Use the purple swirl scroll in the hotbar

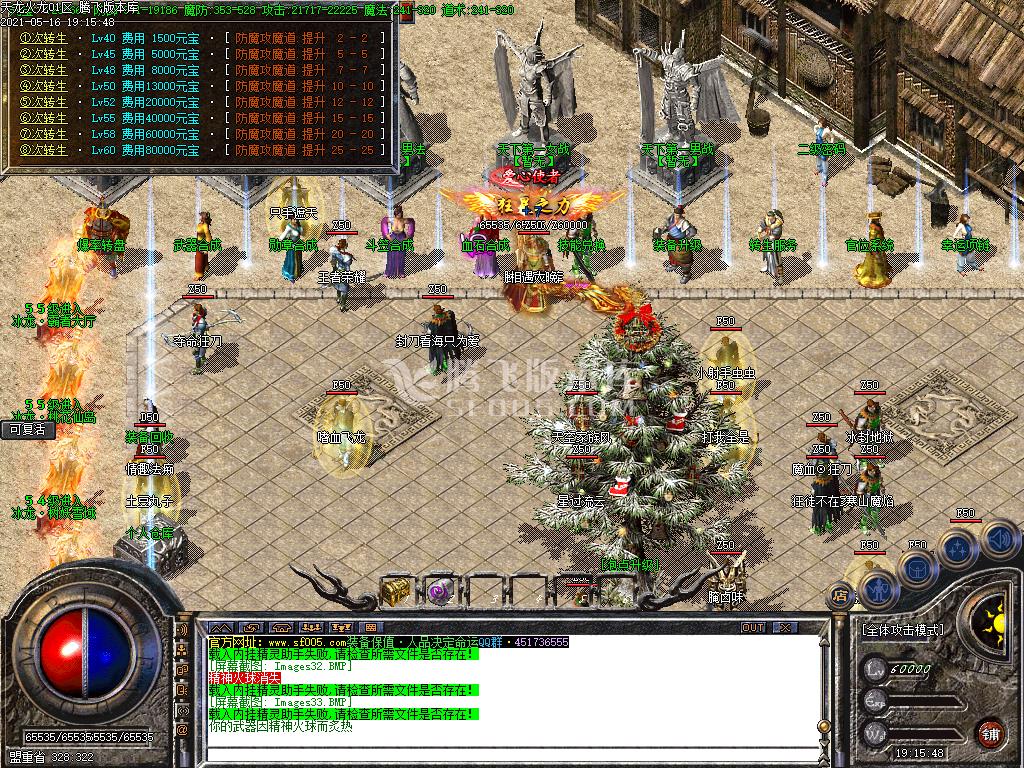click(x=438, y=590)
